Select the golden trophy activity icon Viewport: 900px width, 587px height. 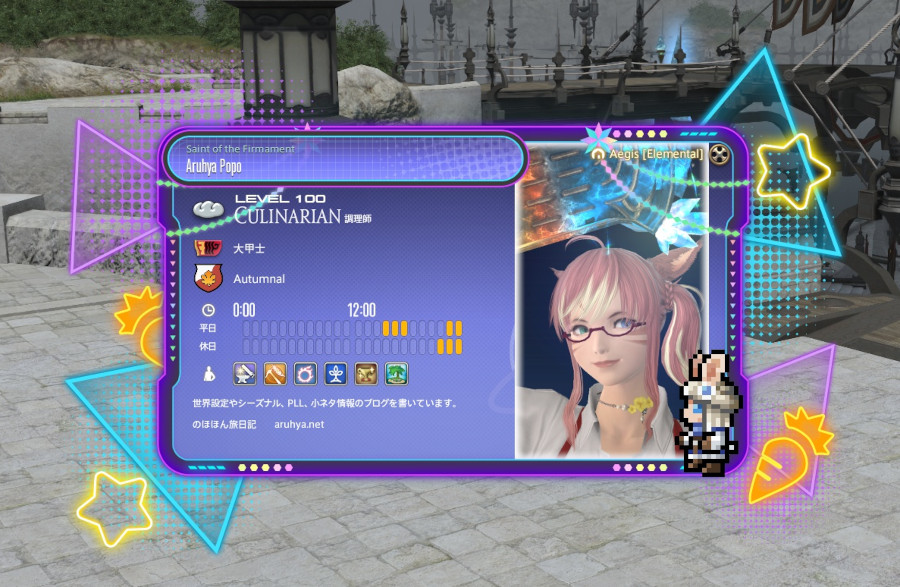point(366,374)
